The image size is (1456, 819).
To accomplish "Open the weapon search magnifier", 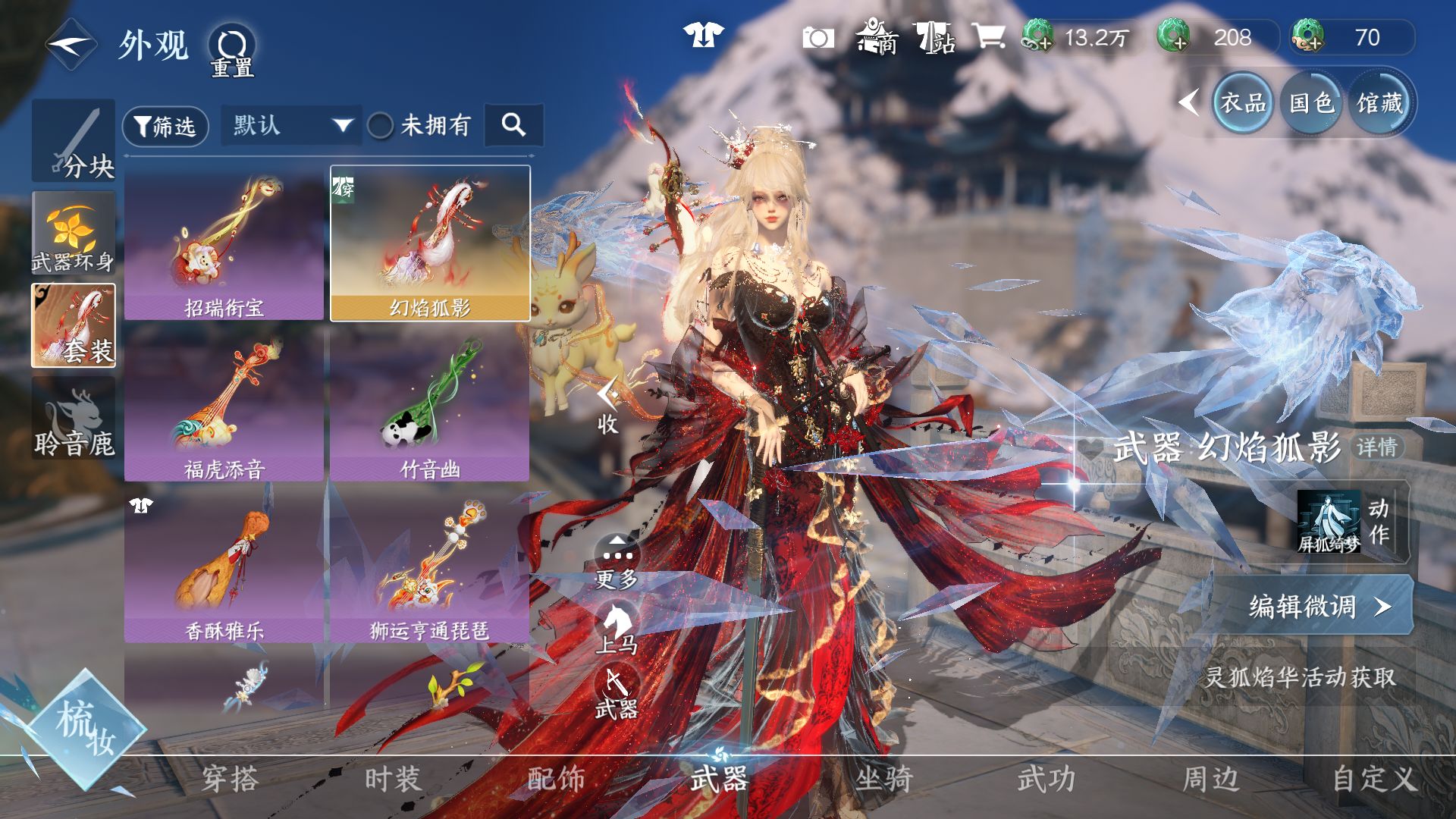I will 513,125.
